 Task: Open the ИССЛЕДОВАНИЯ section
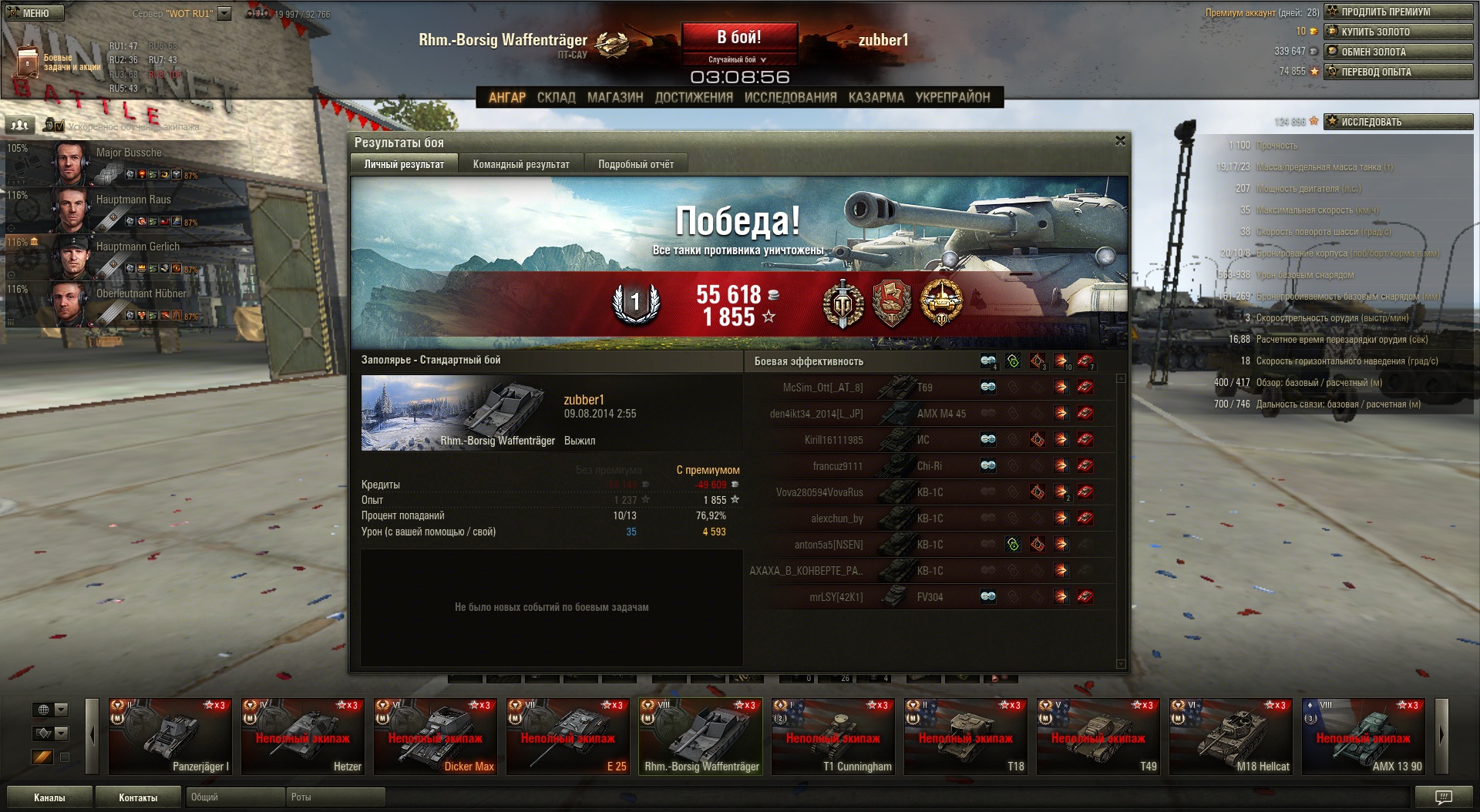pyautogui.click(x=790, y=97)
